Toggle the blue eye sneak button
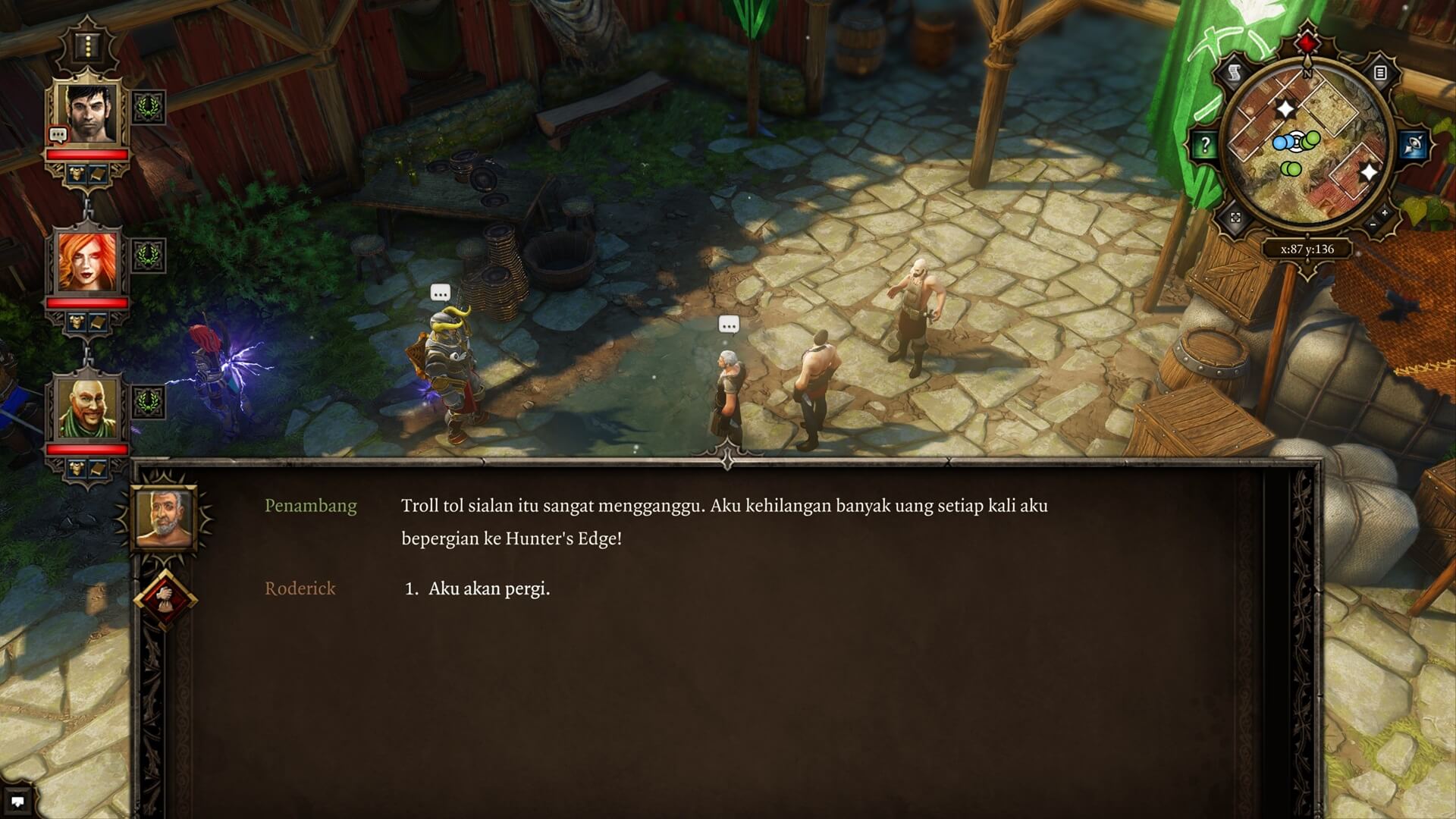This screenshot has width=1456, height=819. pos(1413,145)
